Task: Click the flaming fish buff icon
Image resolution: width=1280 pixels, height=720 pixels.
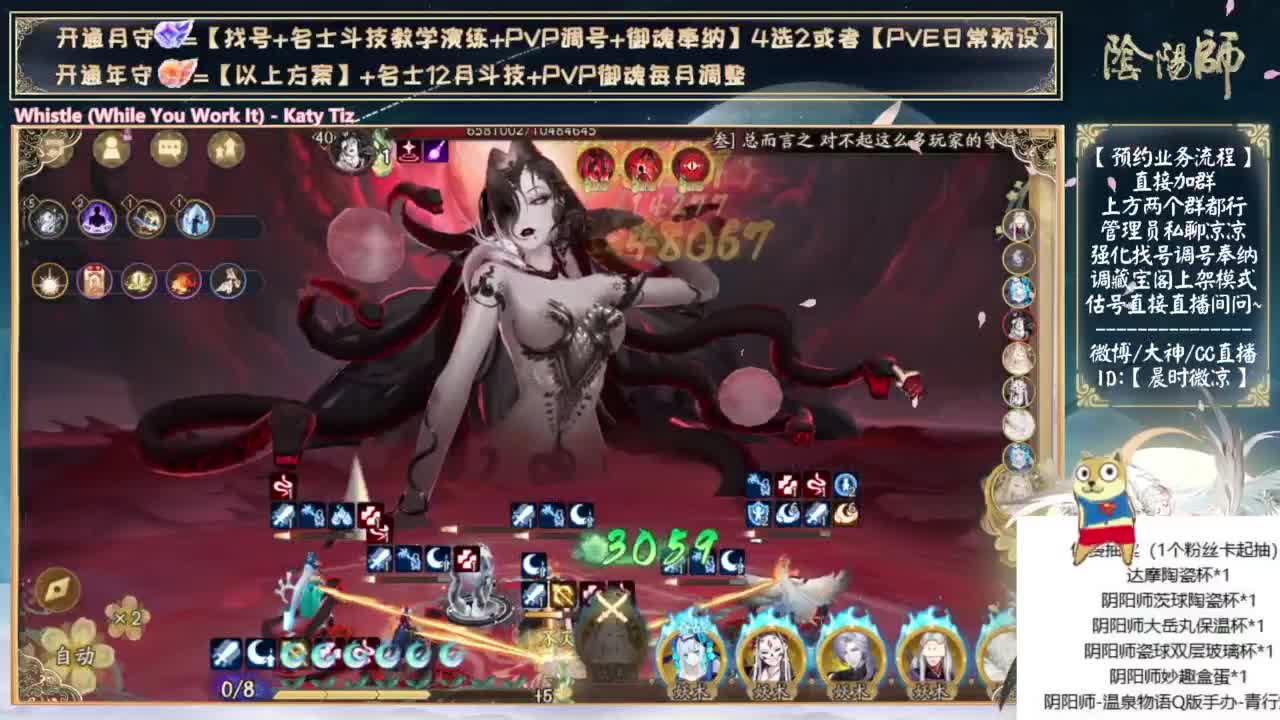Action: click(183, 281)
